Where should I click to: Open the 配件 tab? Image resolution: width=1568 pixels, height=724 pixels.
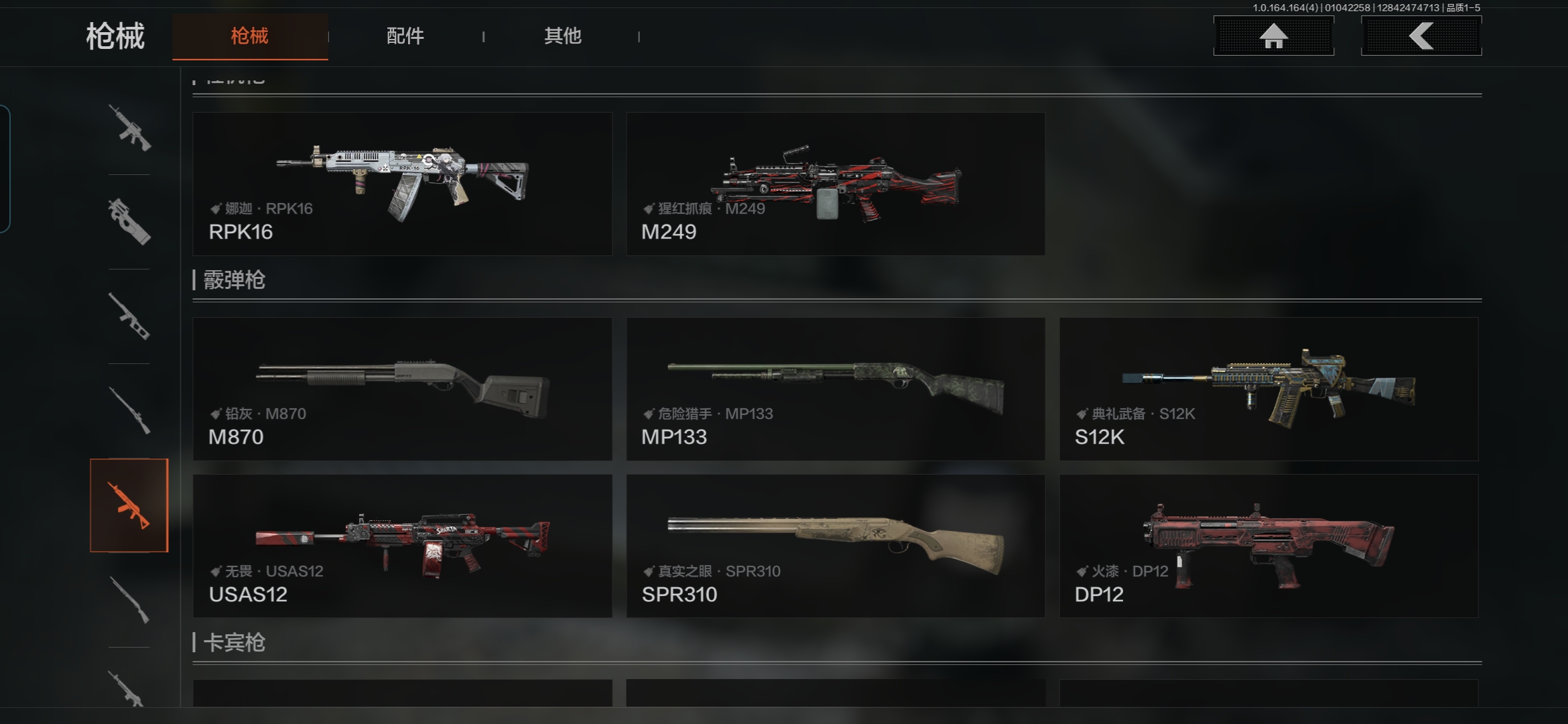[405, 36]
